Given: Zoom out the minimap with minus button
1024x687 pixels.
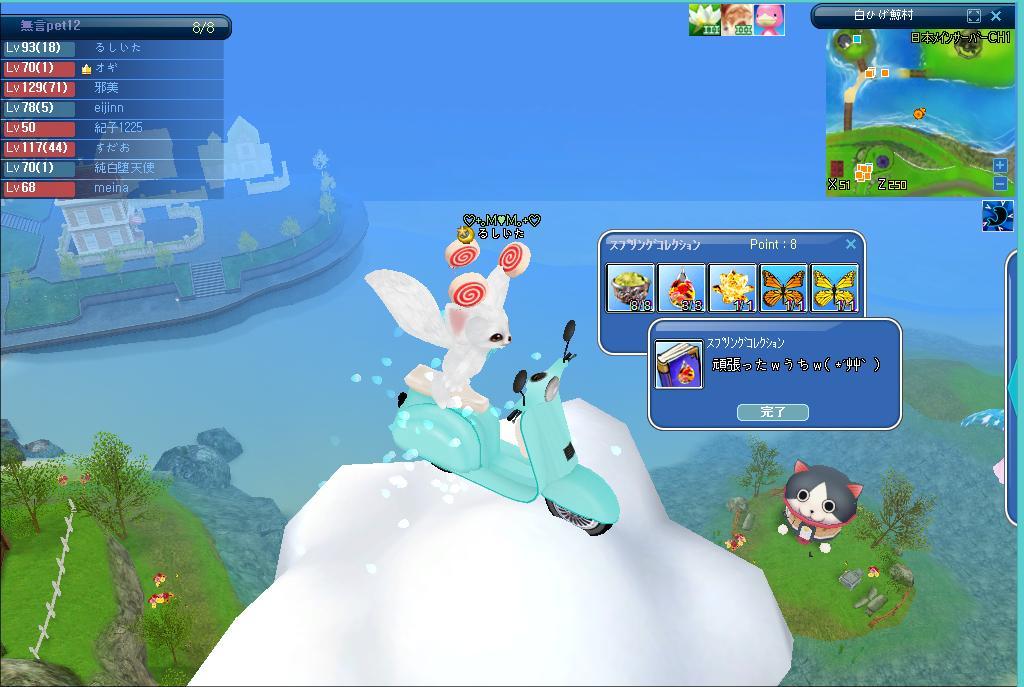Looking at the screenshot, I should tap(1000, 183).
